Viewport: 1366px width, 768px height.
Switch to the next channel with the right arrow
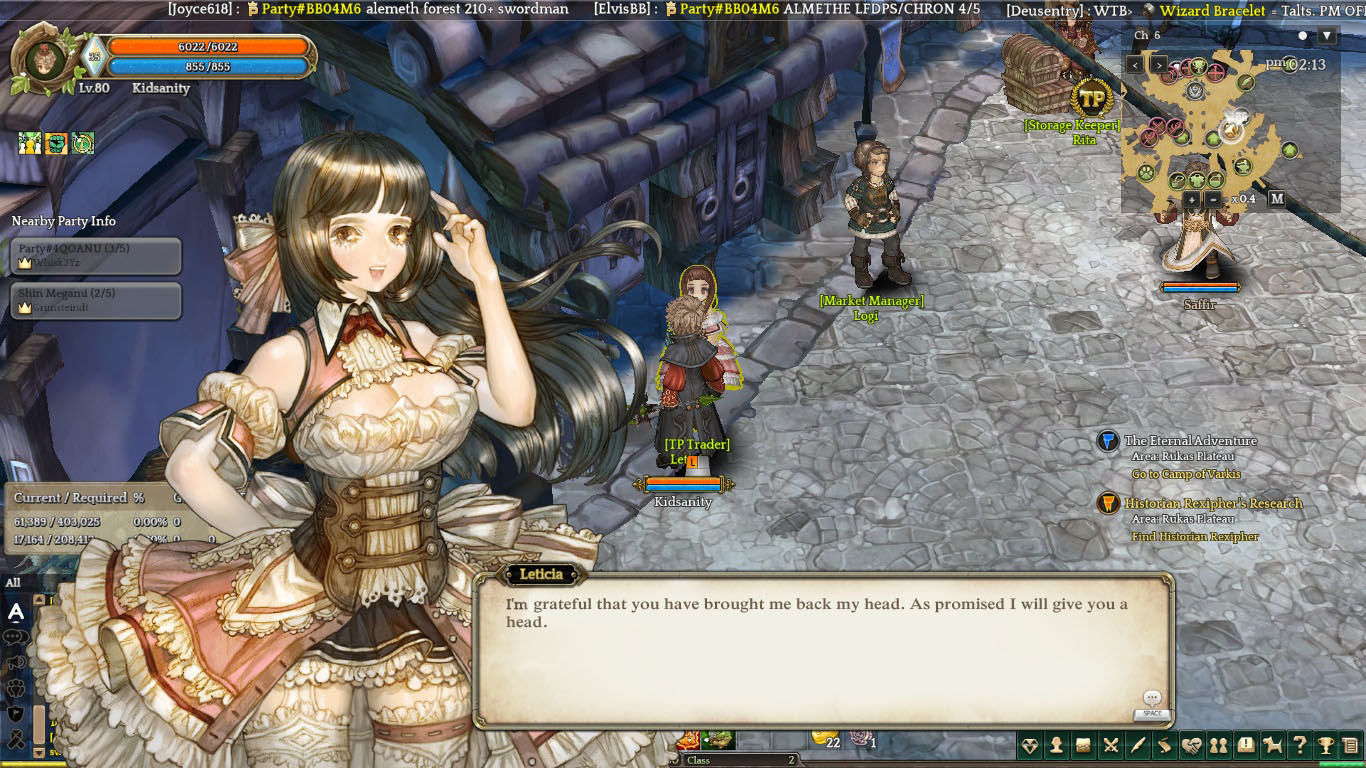(1159, 64)
